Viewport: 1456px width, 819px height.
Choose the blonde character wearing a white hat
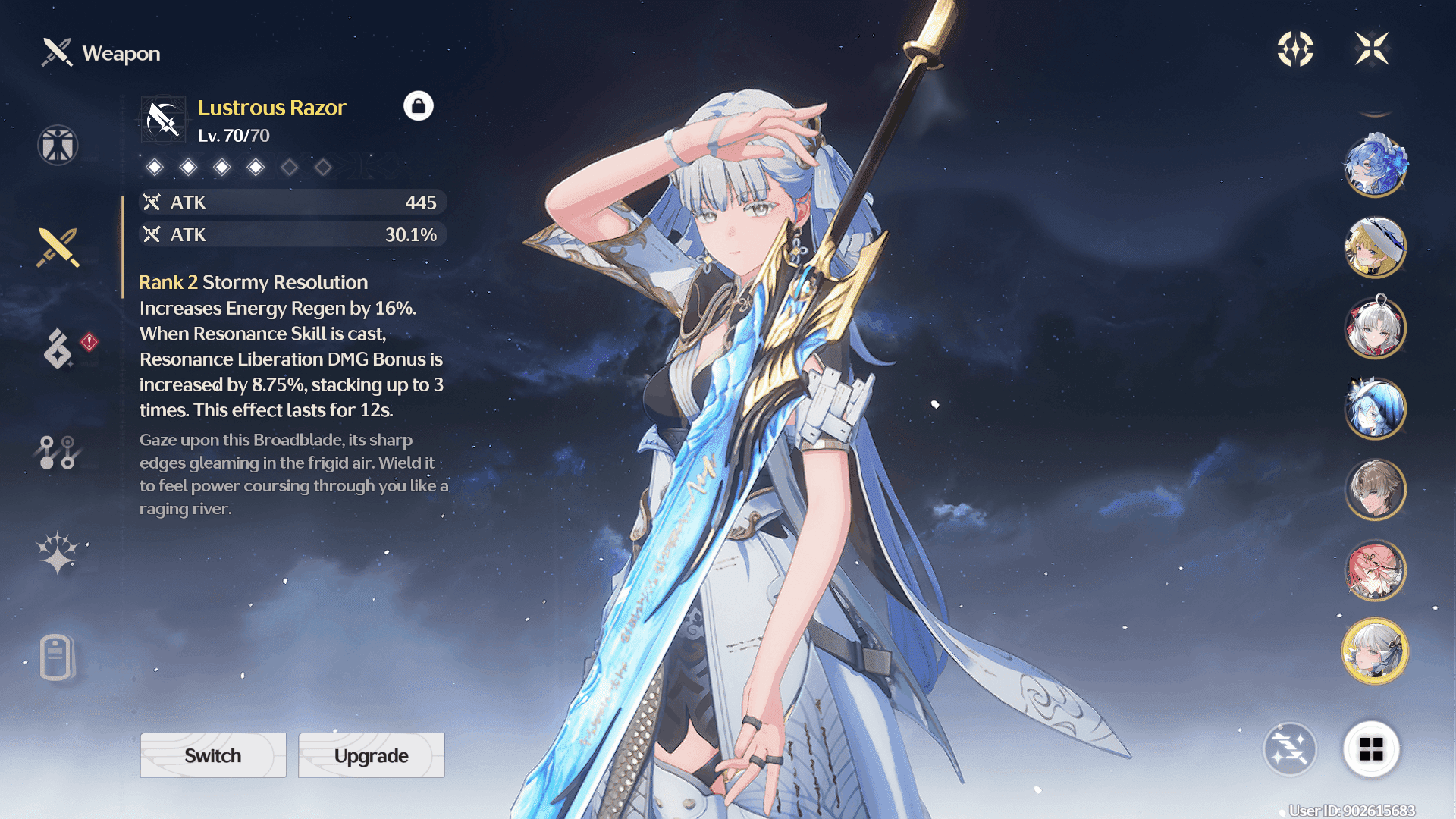coord(1375,246)
